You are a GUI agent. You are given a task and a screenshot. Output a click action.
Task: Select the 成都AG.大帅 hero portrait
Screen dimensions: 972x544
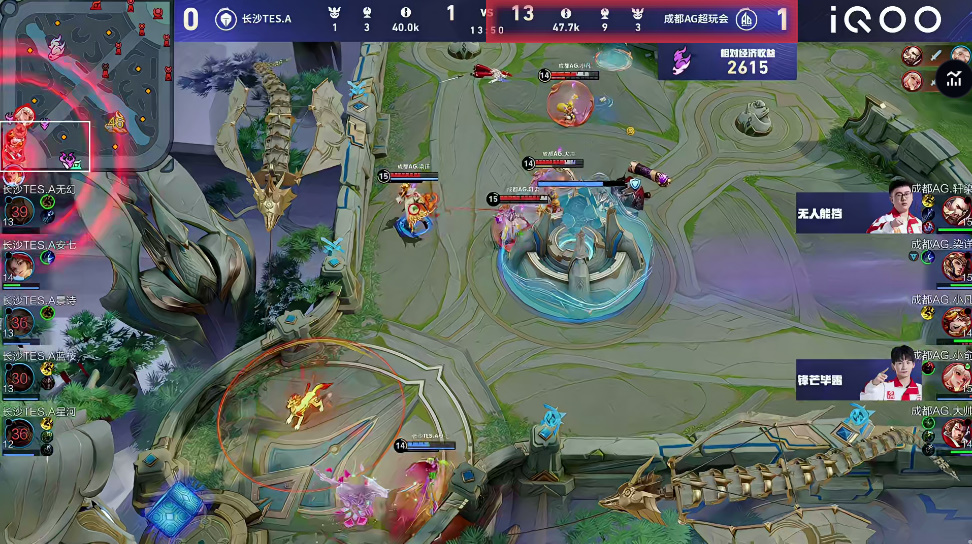[x=957, y=432]
